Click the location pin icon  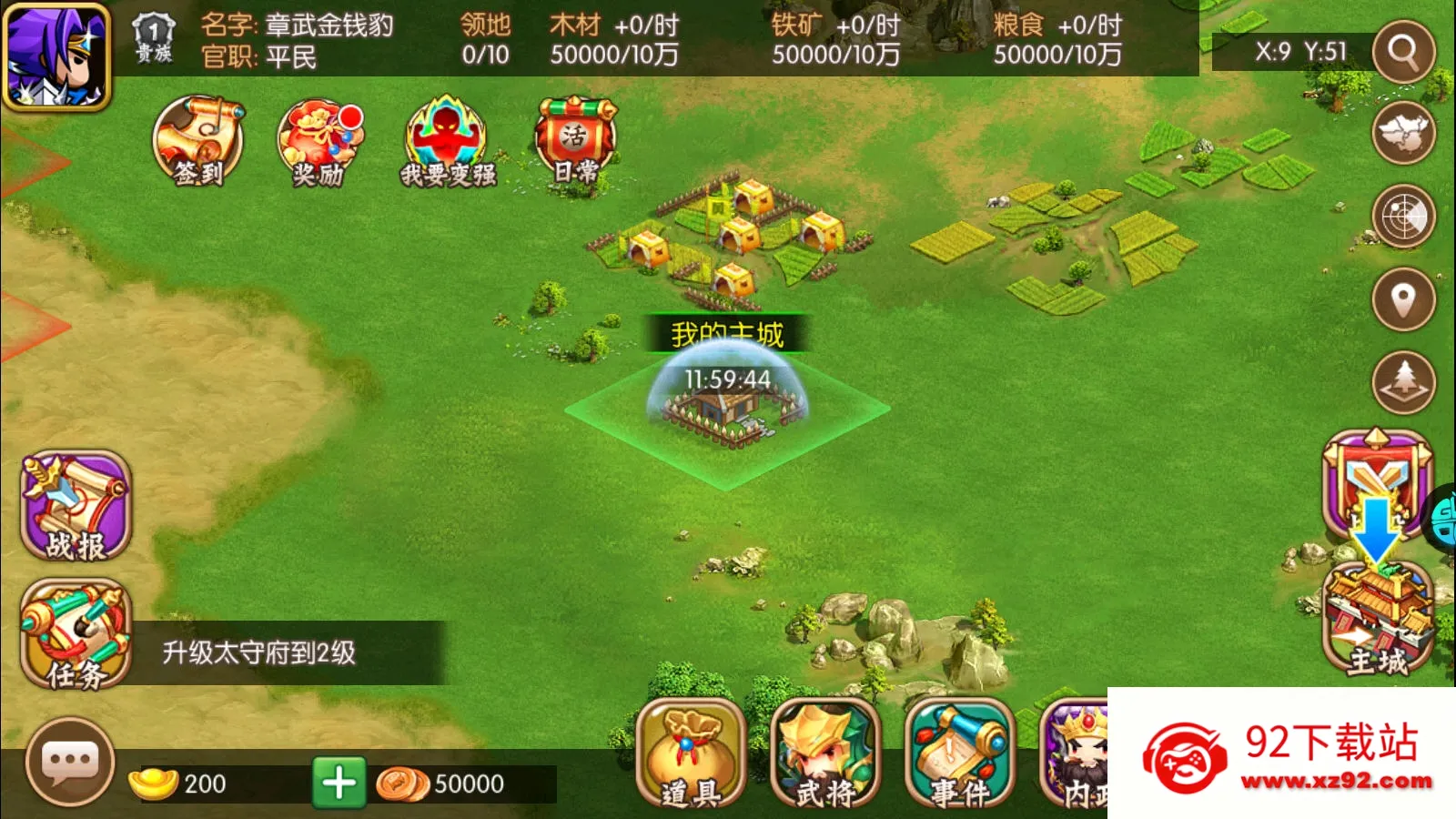pos(1403,298)
